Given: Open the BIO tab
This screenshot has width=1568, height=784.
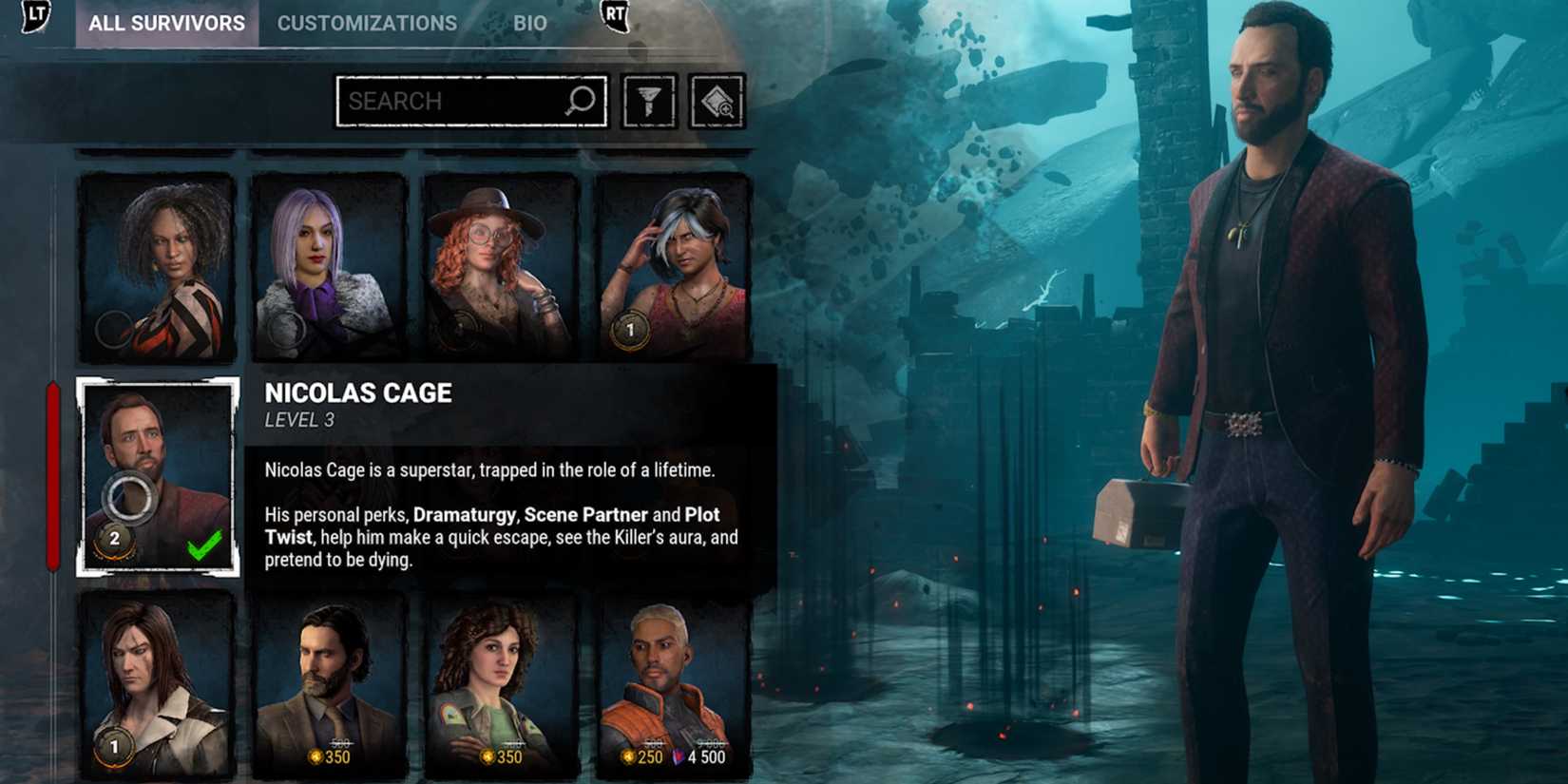Looking at the screenshot, I should pos(528,23).
